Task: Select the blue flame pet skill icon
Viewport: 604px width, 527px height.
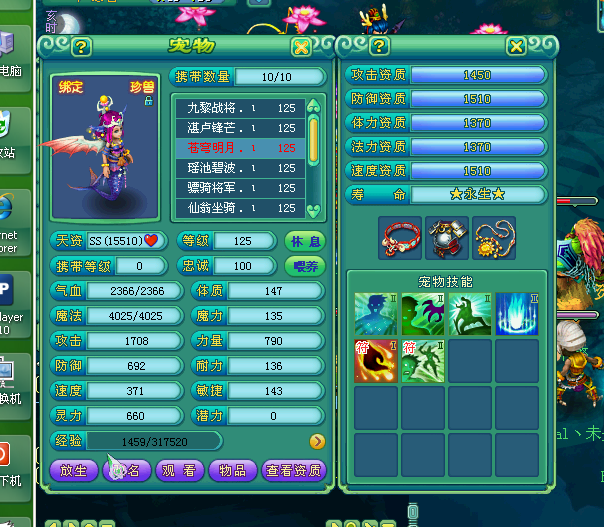Action: (517, 314)
